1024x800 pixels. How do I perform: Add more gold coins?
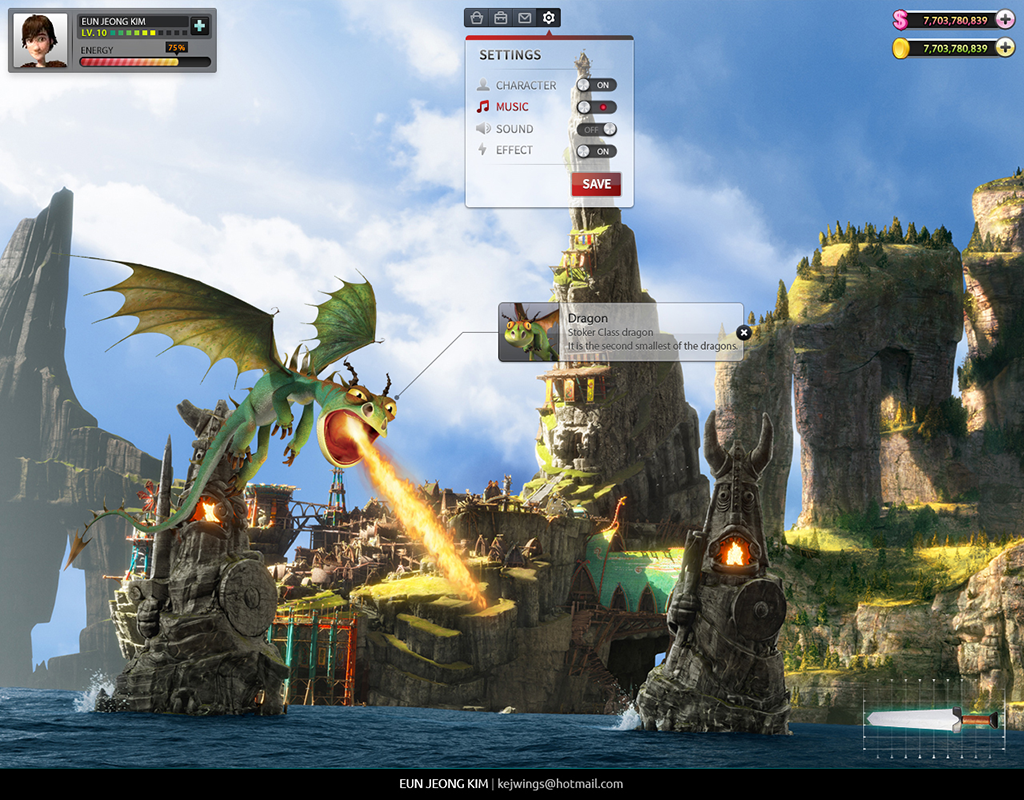coord(1005,48)
